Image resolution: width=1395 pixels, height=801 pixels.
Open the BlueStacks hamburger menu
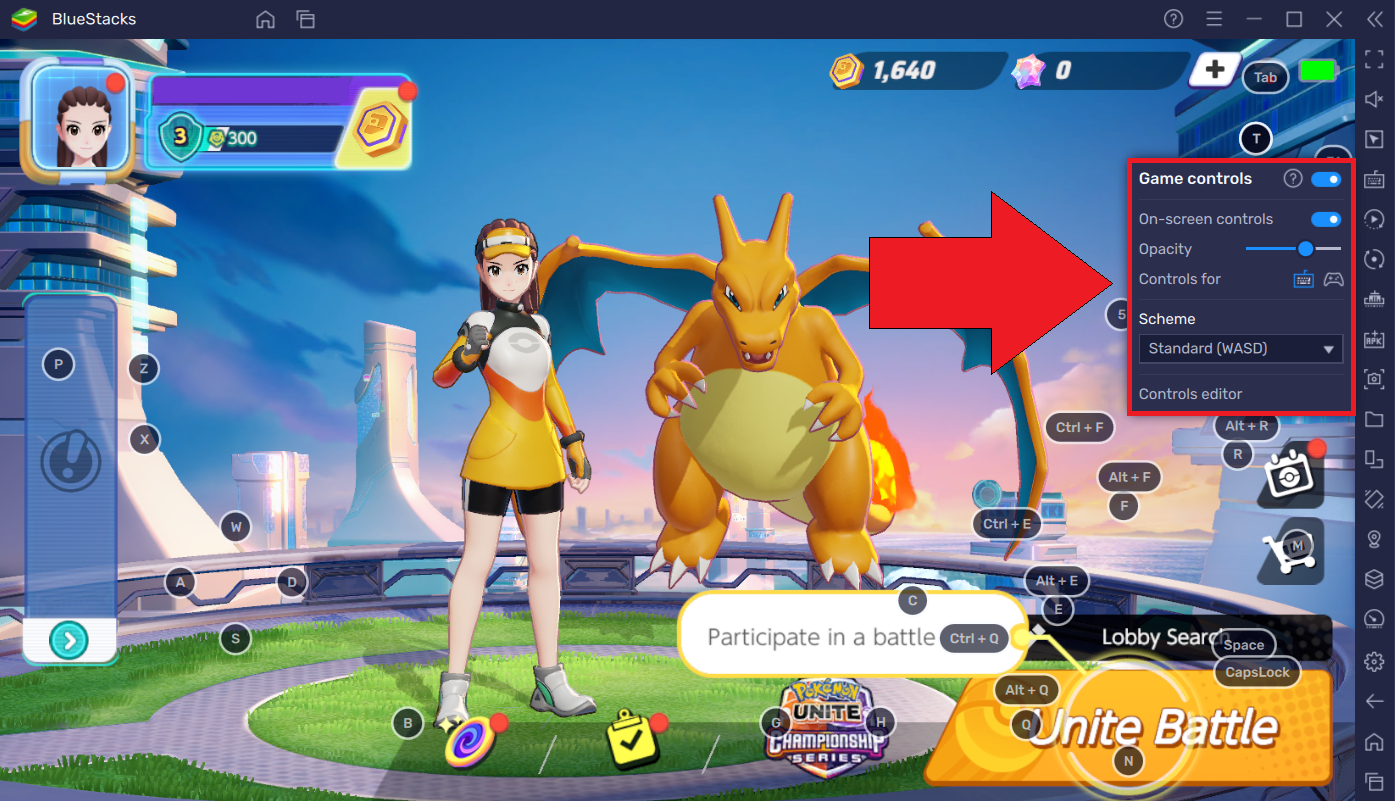(1213, 19)
